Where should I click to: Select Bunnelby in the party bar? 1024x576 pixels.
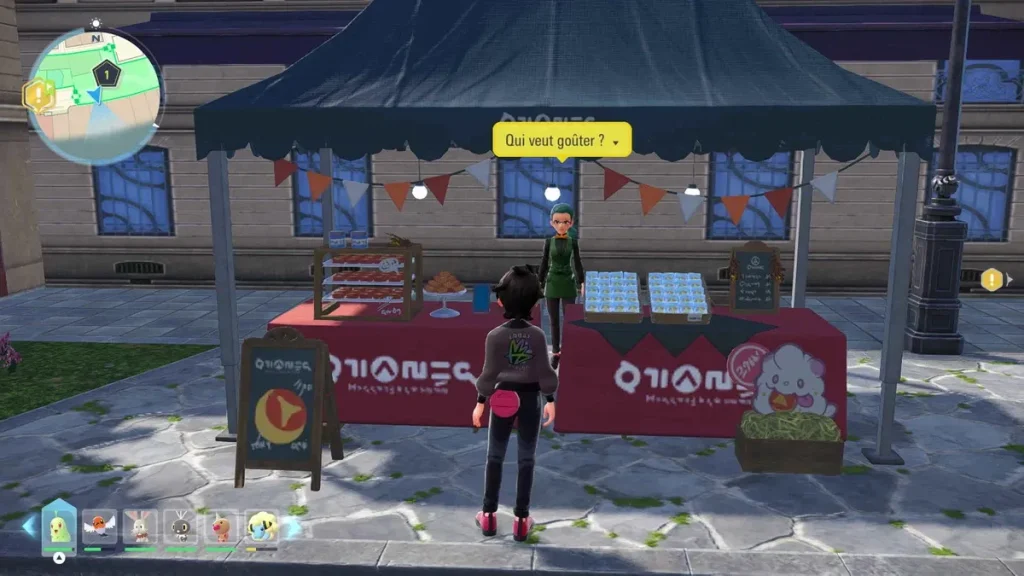pos(140,526)
